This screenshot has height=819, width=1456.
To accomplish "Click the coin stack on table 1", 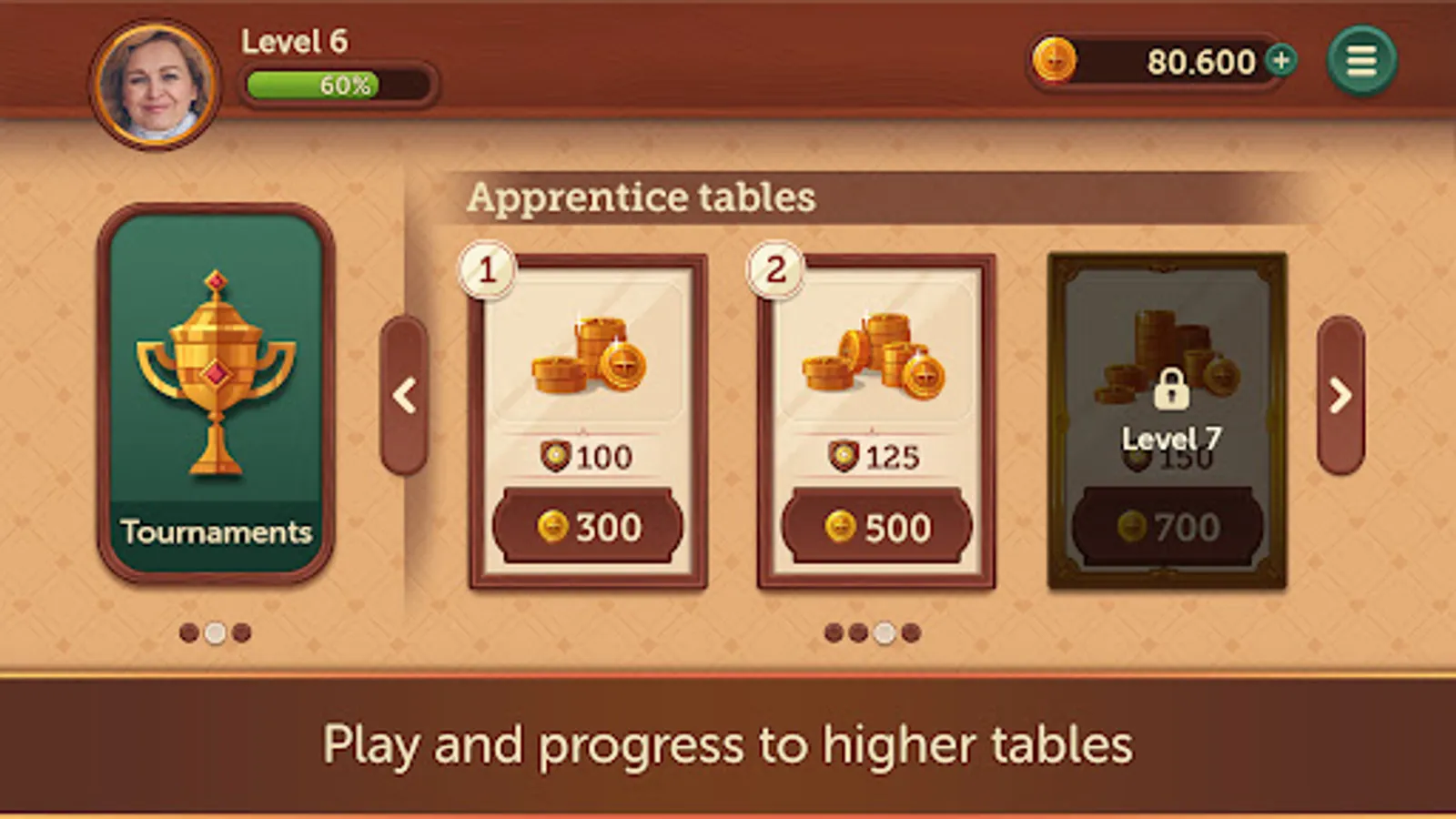I will pos(587,355).
